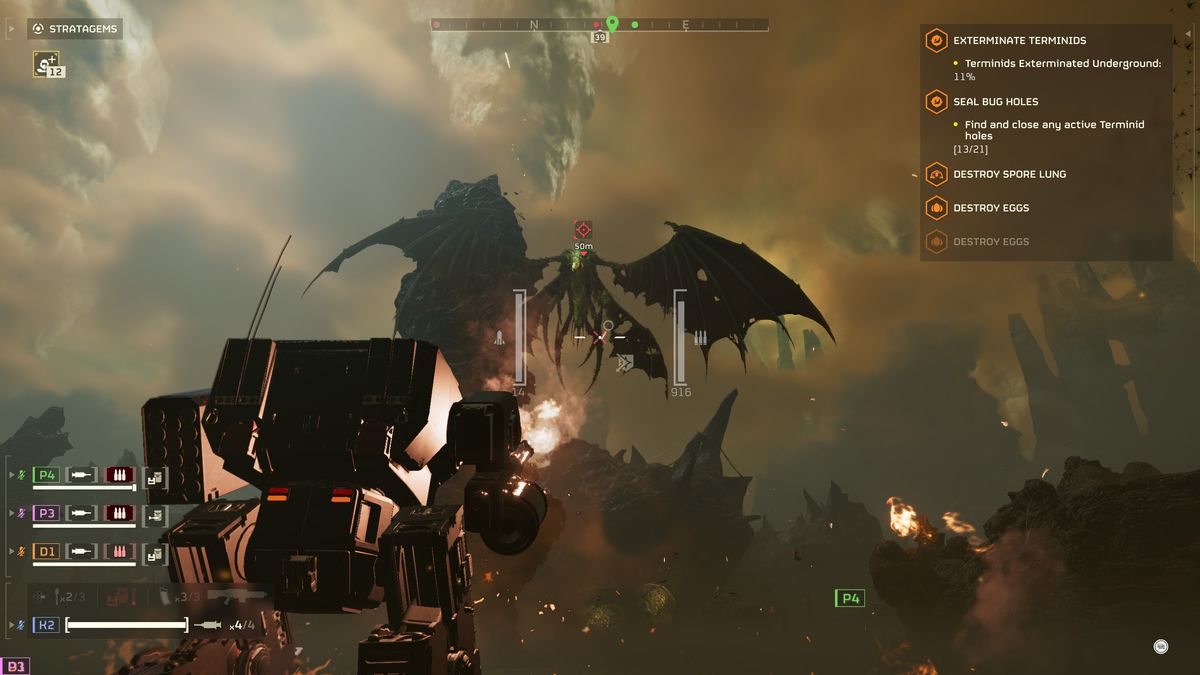Select the greyed-out Destroy Eggs objective
The height and width of the screenshot is (675, 1200).
pyautogui.click(x=991, y=242)
